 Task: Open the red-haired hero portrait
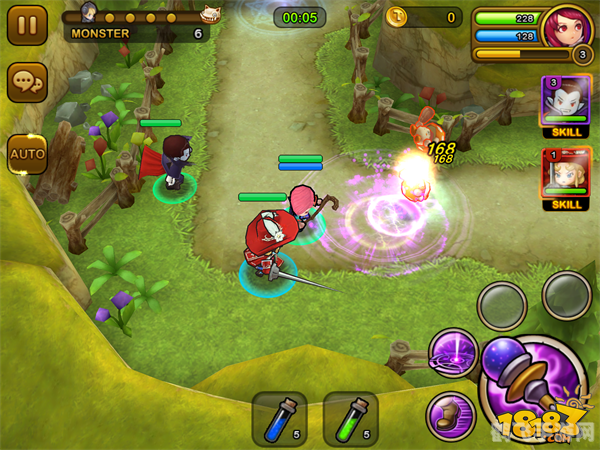567,30
